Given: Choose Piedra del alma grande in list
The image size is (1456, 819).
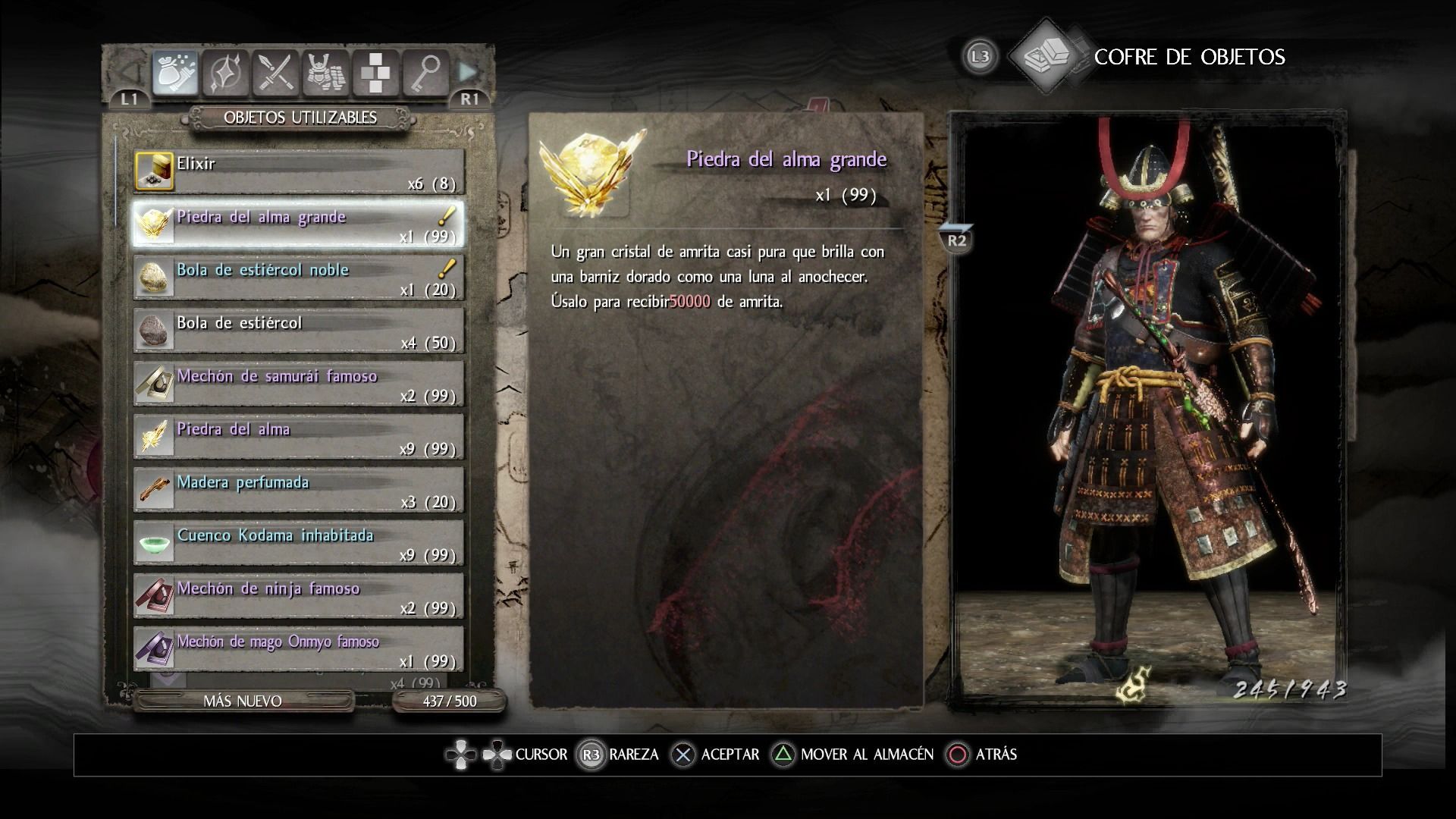Looking at the screenshot, I should pyautogui.click(x=299, y=224).
